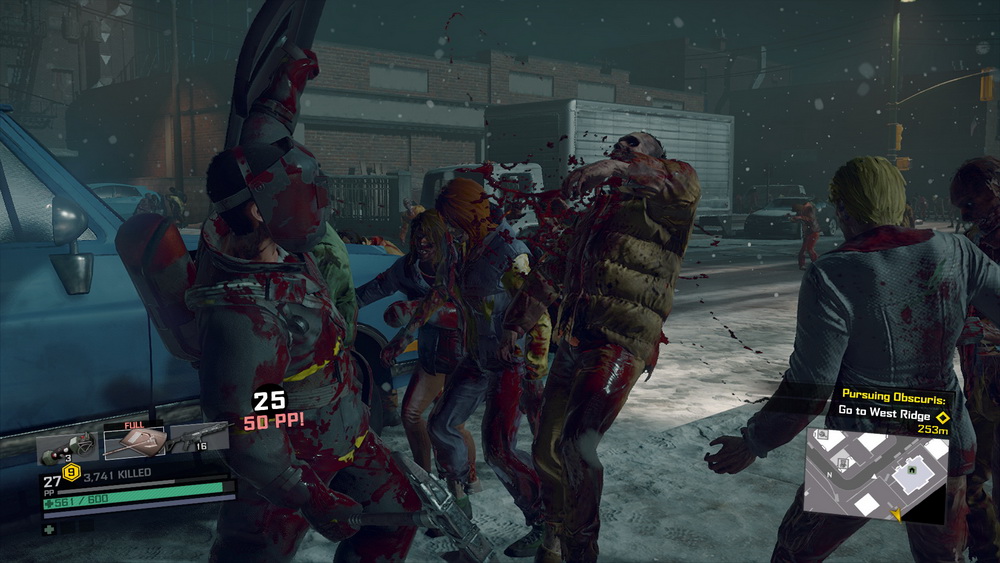Open the city minimap
This screenshot has width=1000, height=563.
click(x=876, y=475)
